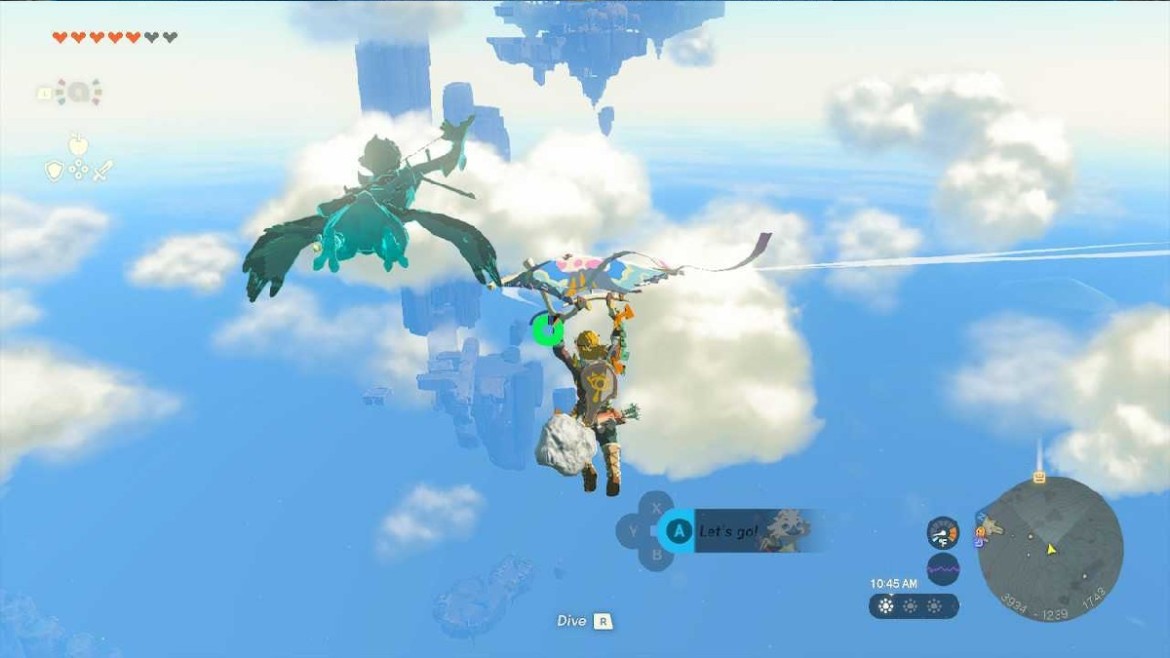The width and height of the screenshot is (1170, 658).
Task: Click the weather forecast panel
Action: [913, 606]
